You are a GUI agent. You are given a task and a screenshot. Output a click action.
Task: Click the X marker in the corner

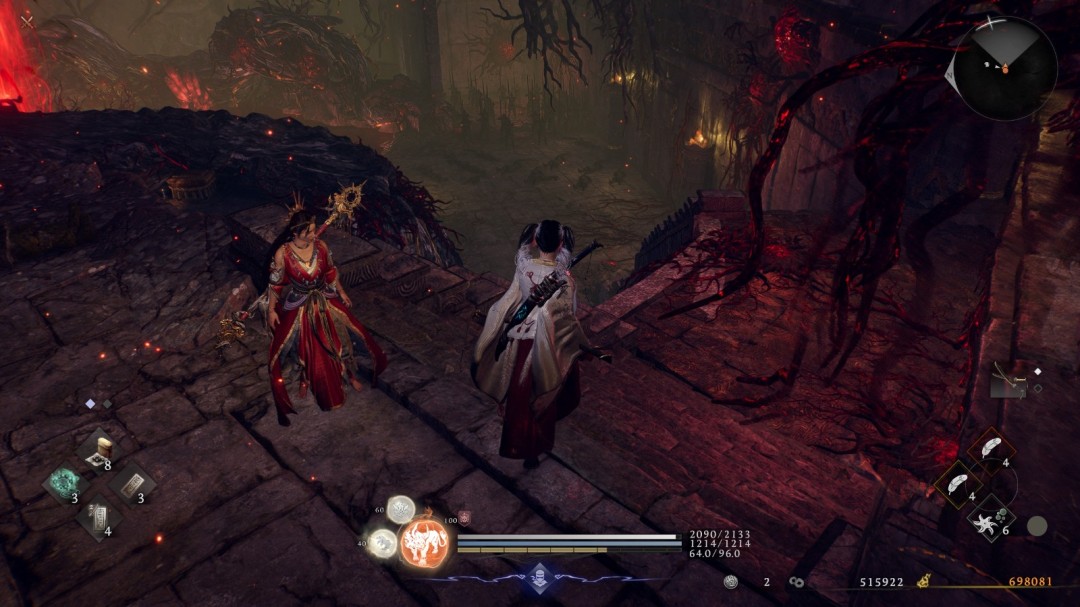[26, 20]
